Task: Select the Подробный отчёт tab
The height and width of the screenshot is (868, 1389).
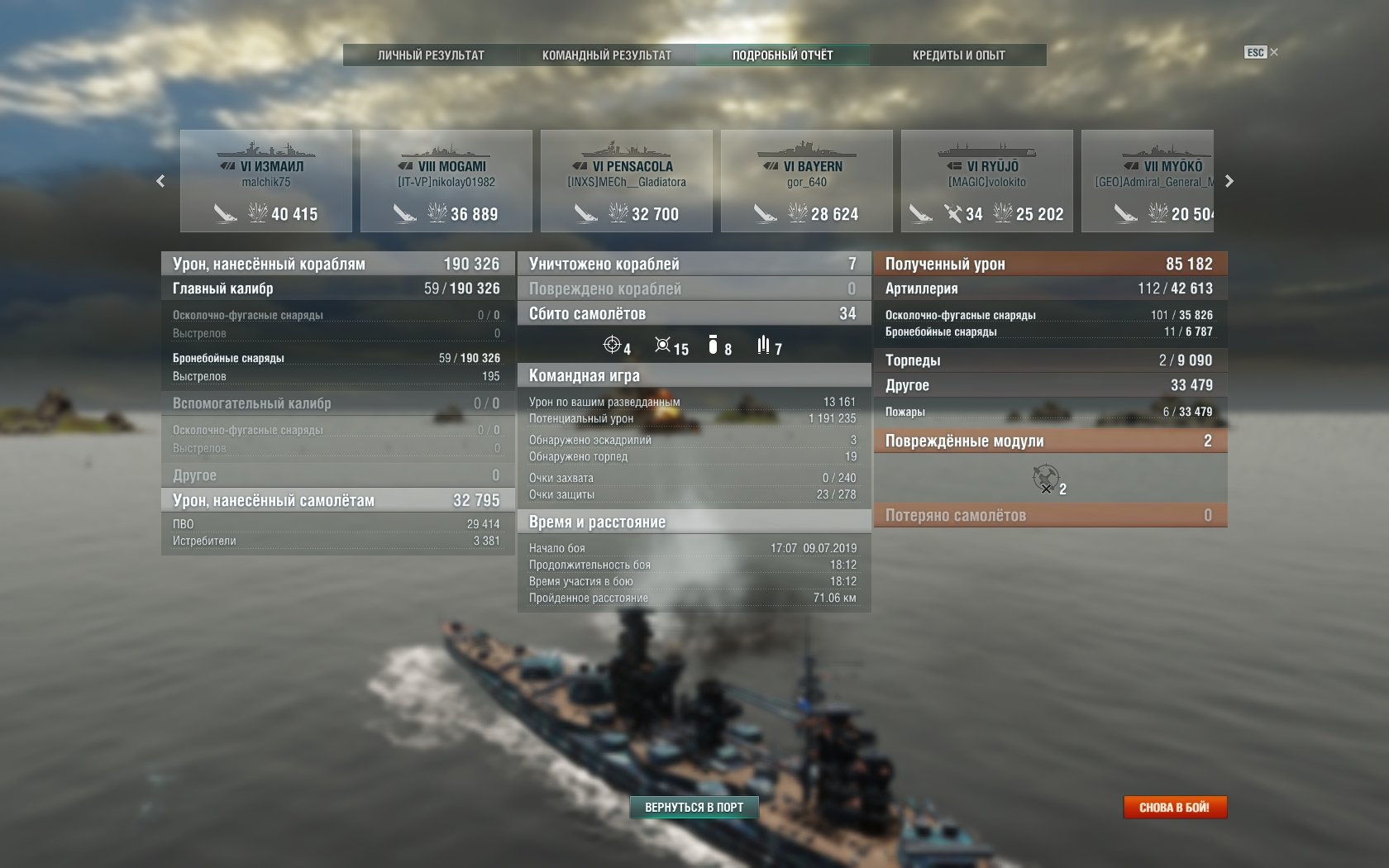Action: tap(782, 55)
